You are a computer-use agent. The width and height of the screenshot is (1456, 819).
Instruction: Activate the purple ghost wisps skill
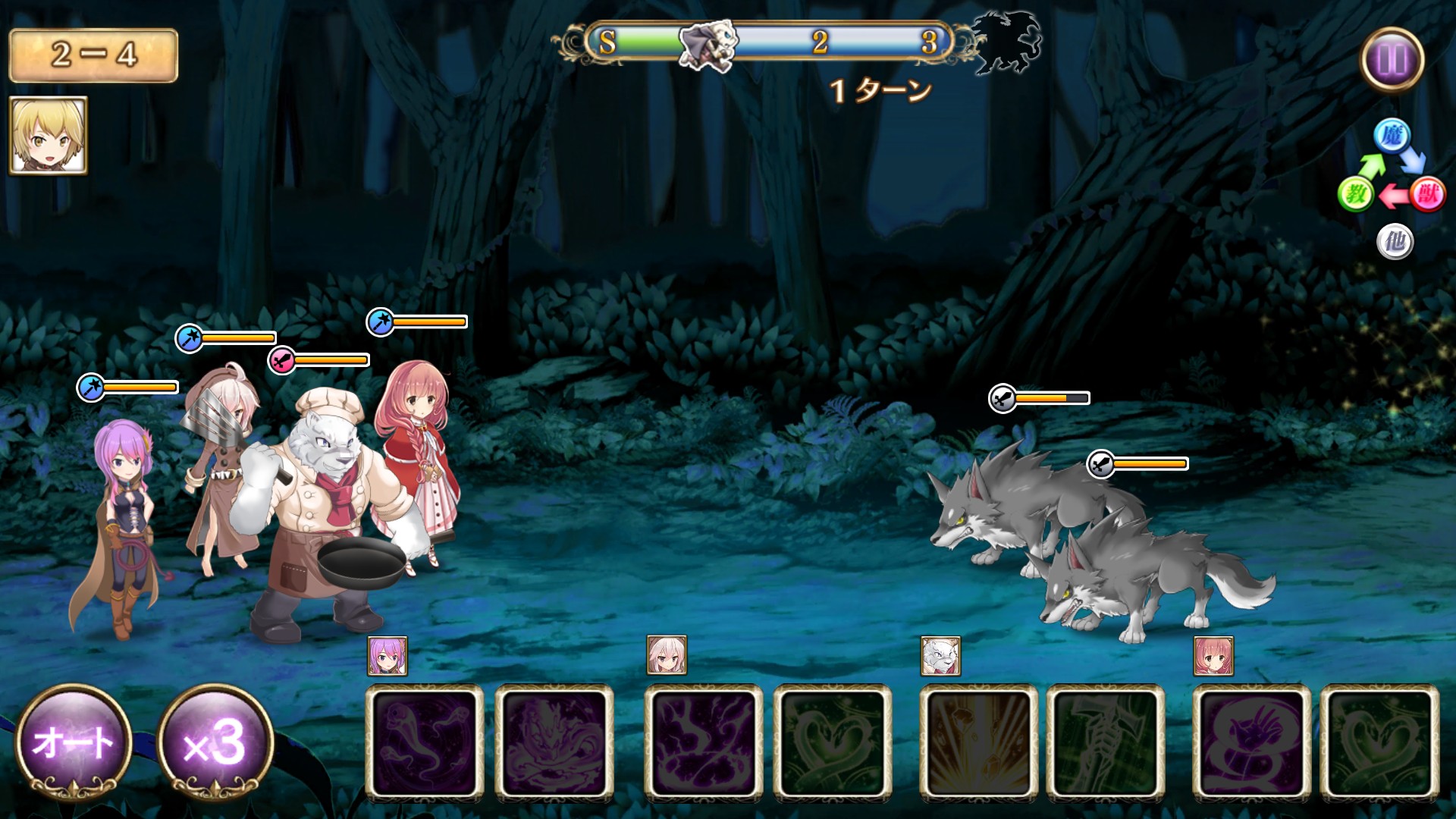pos(425,742)
